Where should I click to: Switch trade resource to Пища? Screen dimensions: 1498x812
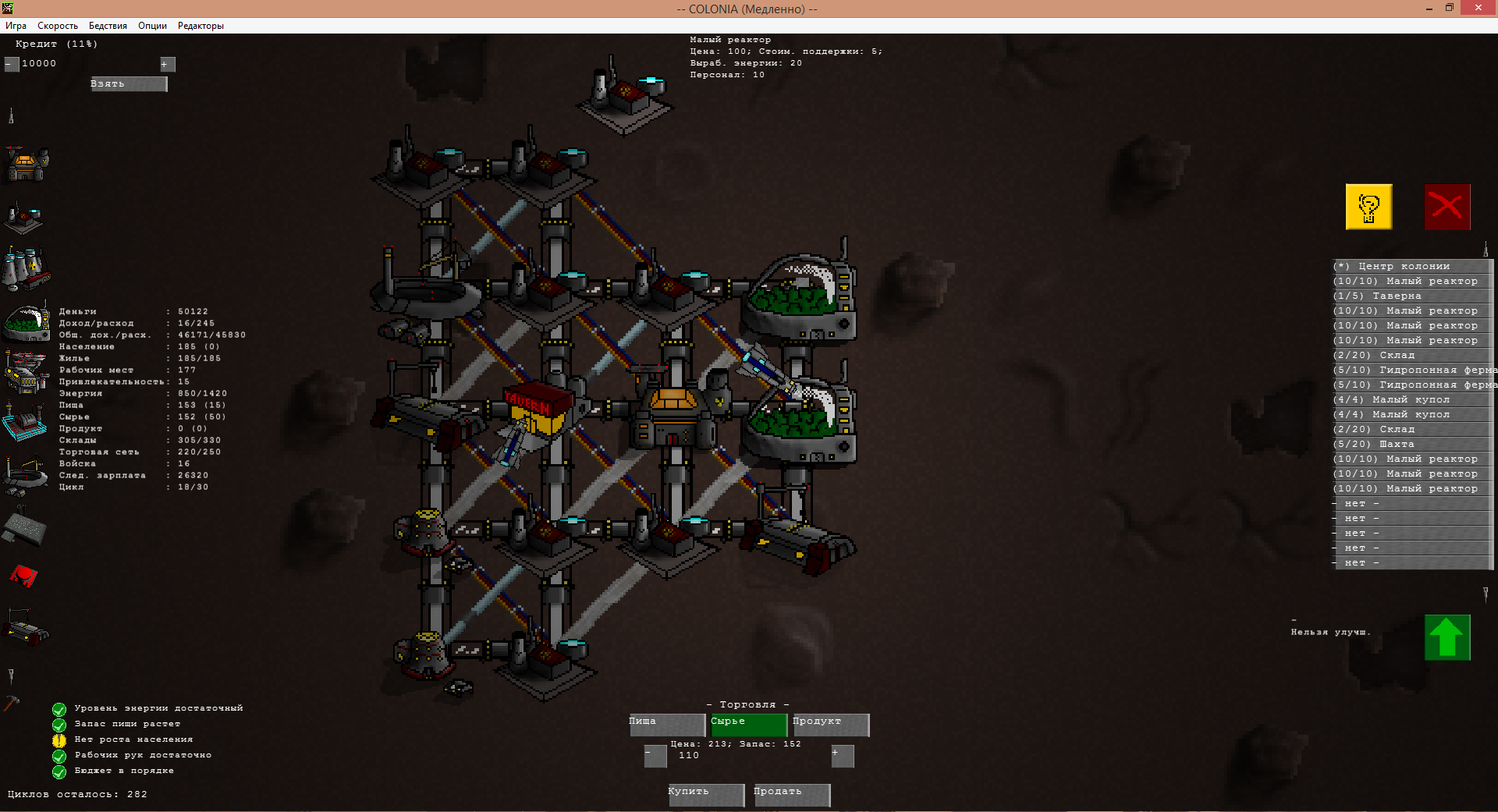pos(667,725)
